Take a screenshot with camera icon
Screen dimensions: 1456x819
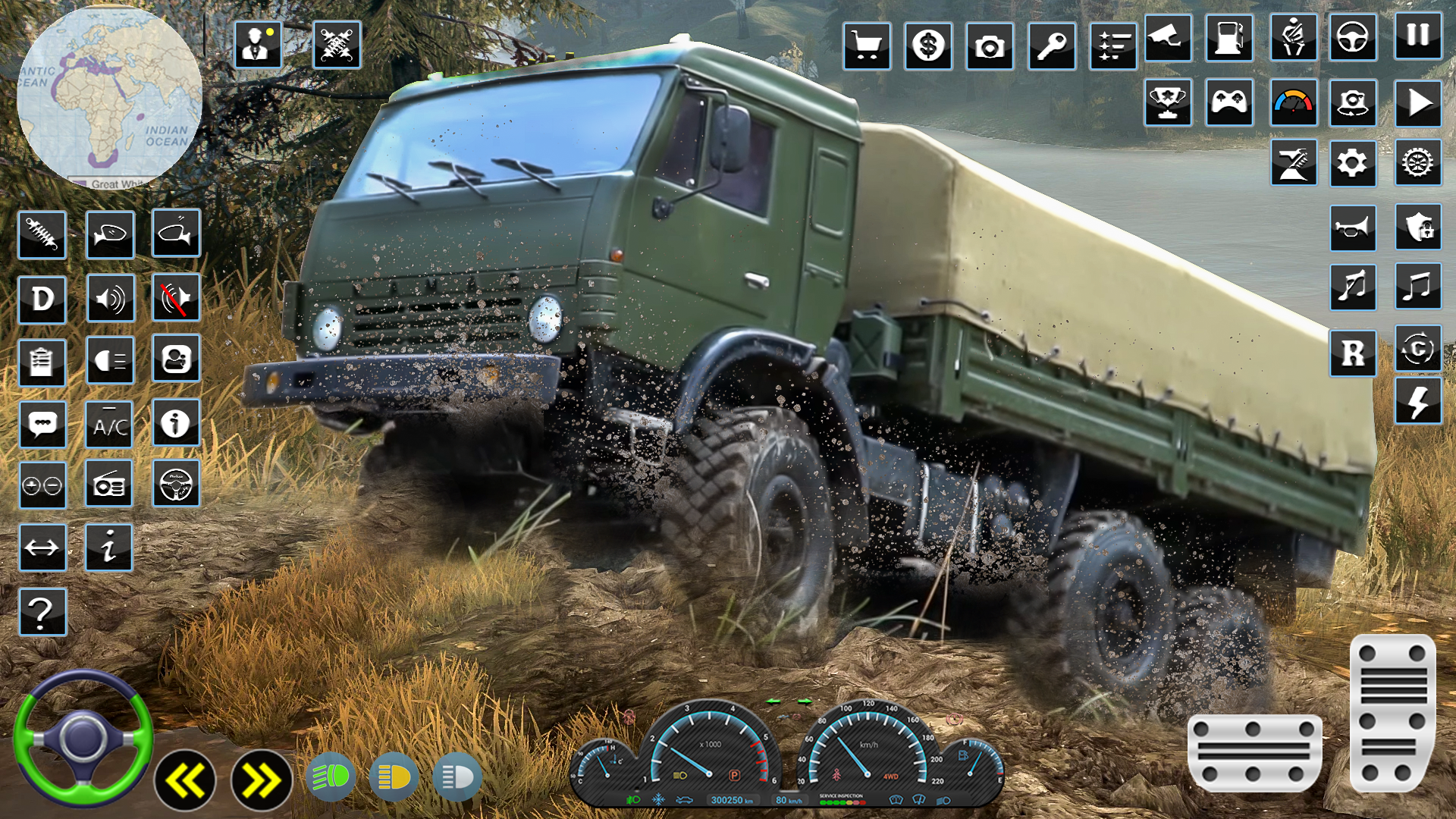[x=988, y=45]
